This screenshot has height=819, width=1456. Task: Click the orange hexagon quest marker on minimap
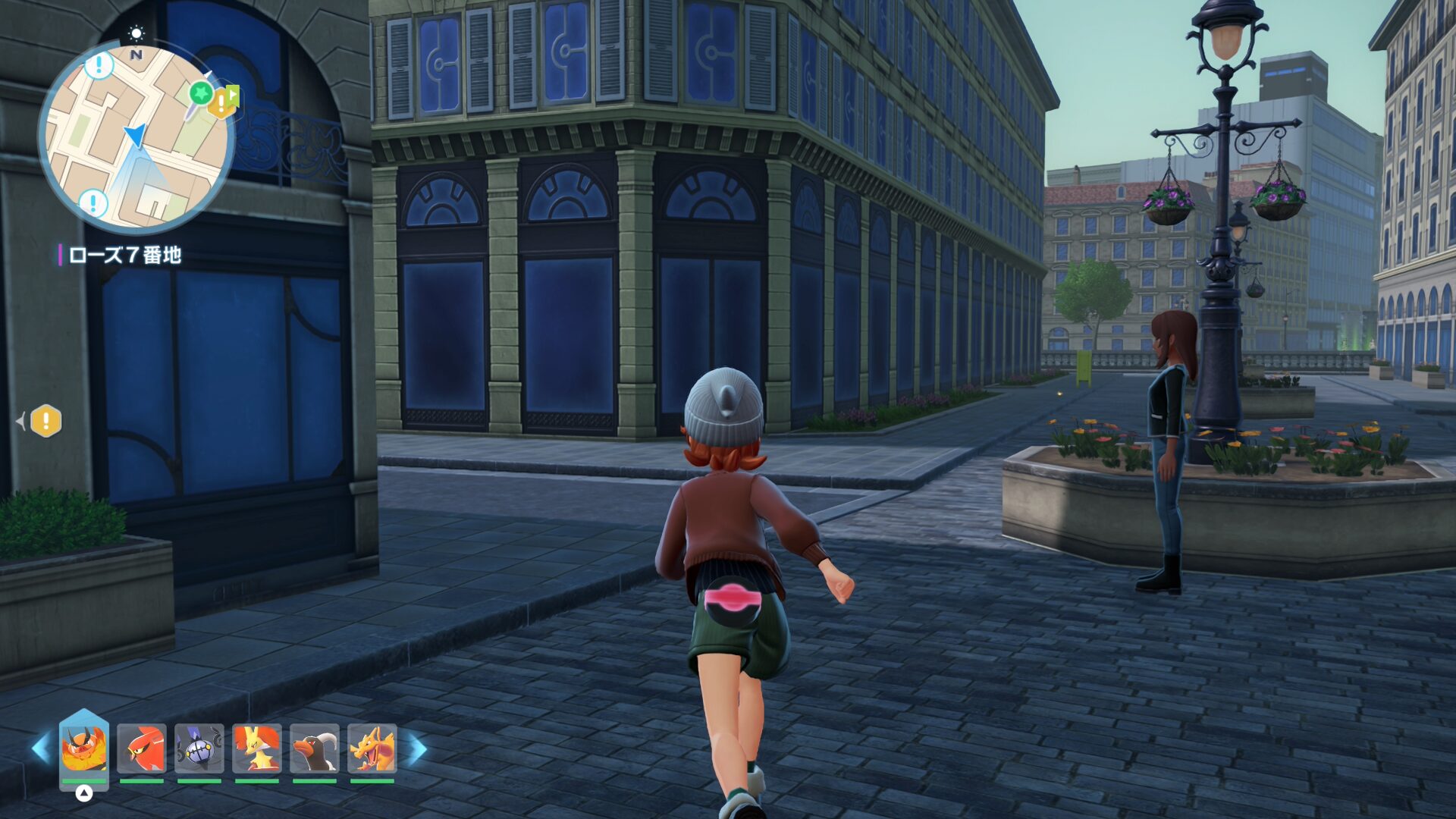(x=221, y=103)
